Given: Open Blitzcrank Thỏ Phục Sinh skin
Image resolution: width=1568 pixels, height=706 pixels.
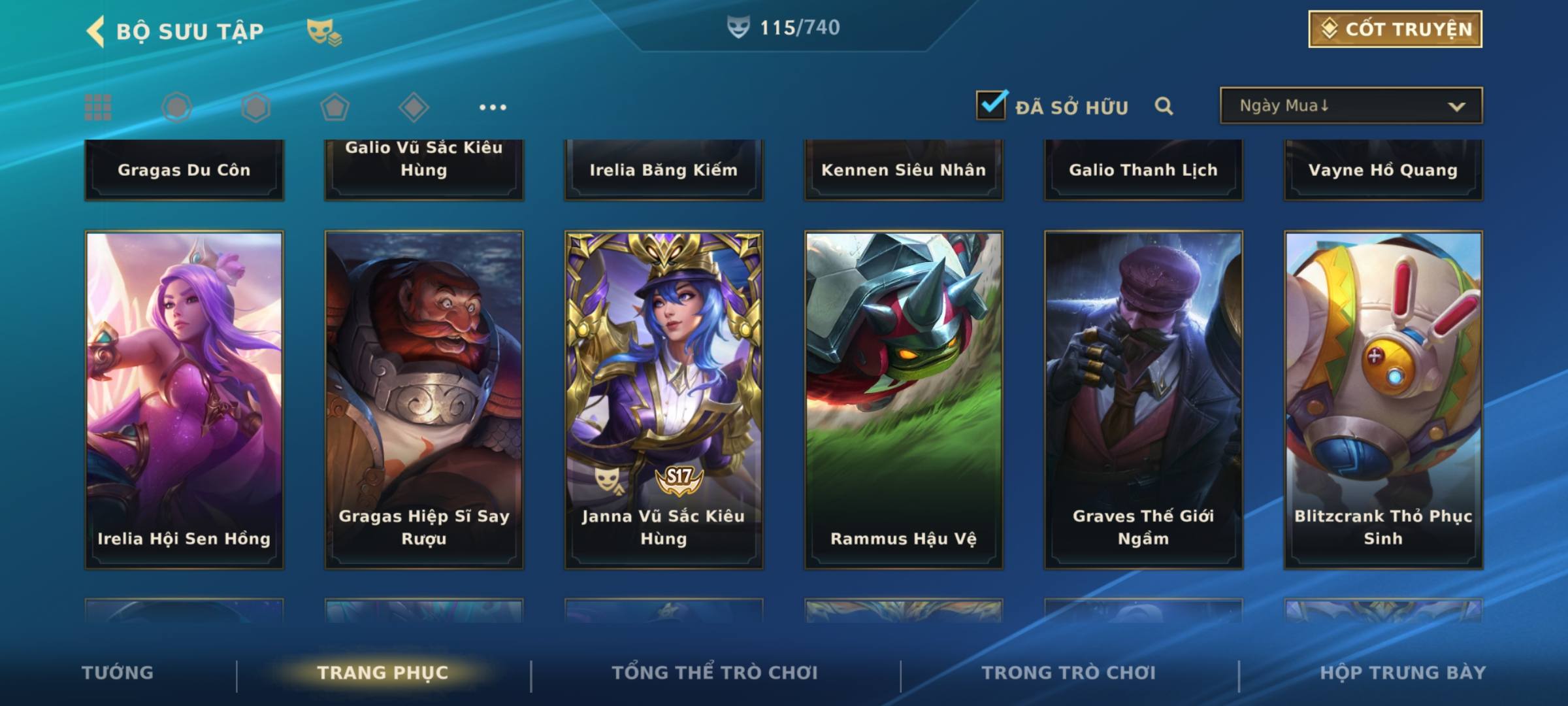Looking at the screenshot, I should pyautogui.click(x=1383, y=399).
